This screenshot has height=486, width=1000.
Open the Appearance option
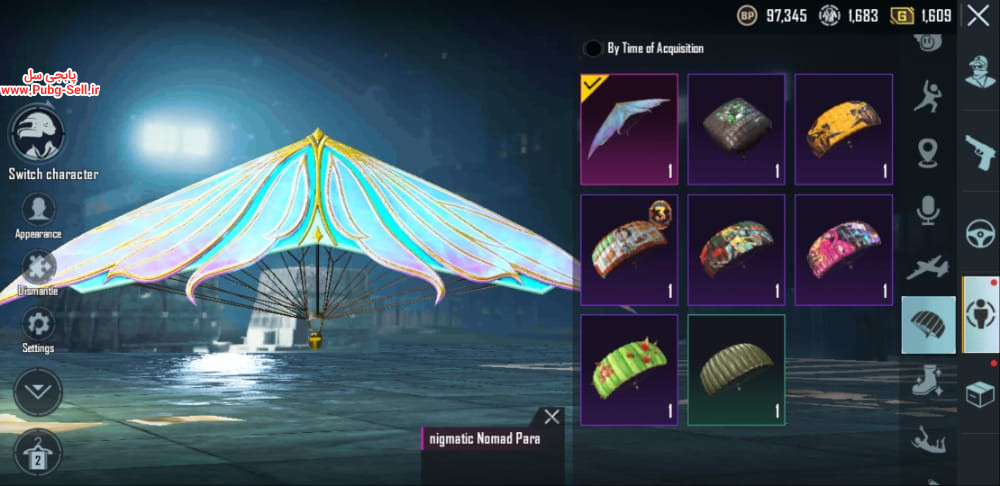(x=39, y=210)
